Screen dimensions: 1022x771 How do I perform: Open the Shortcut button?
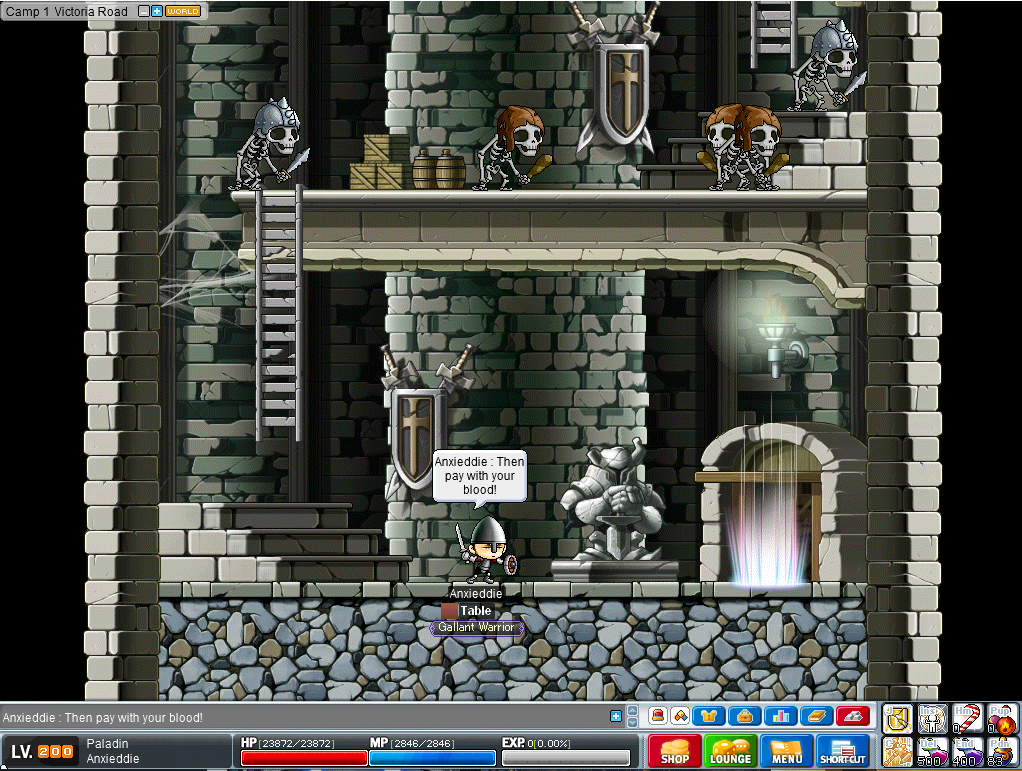pyautogui.click(x=843, y=751)
